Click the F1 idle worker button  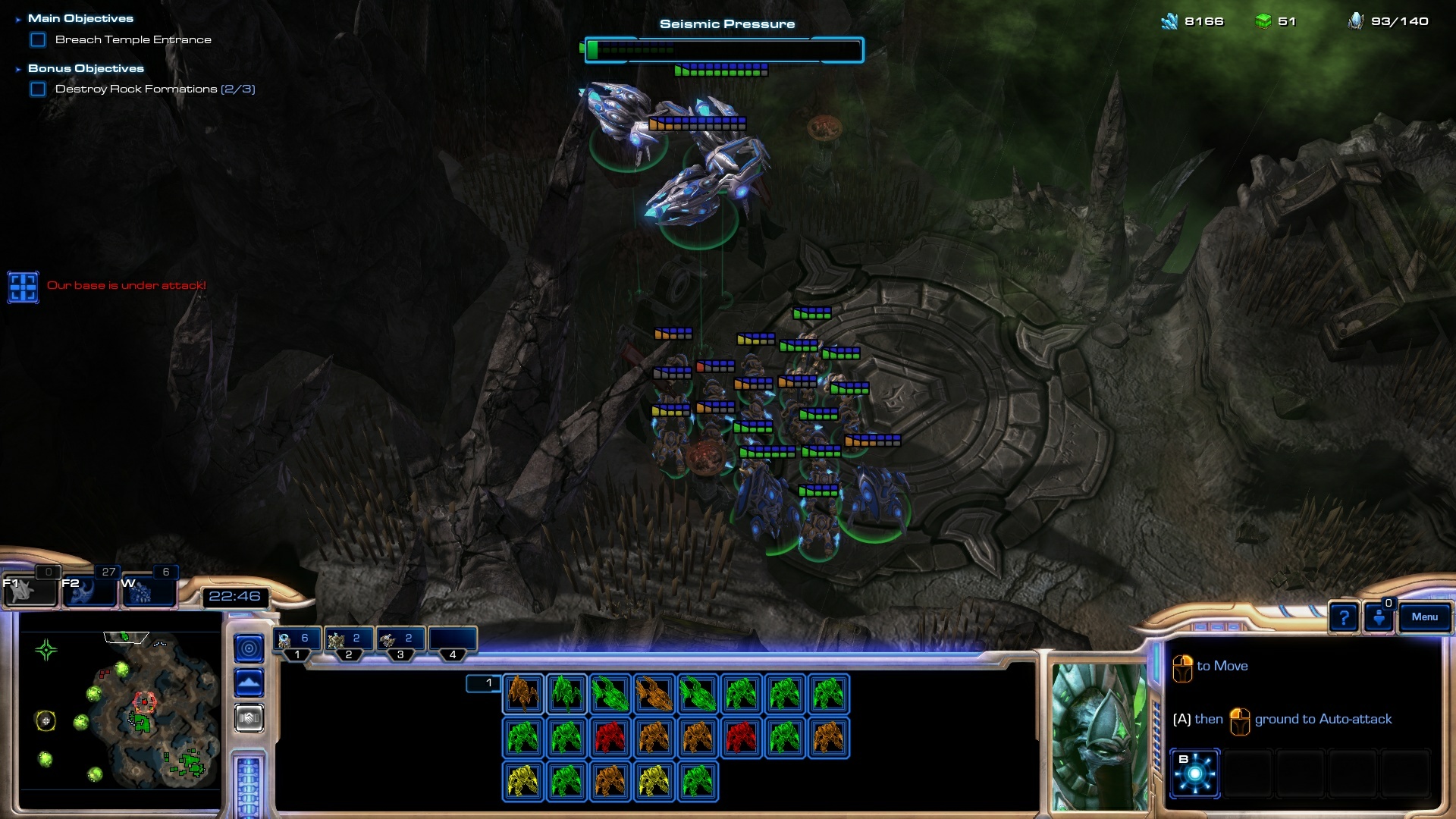tap(29, 590)
